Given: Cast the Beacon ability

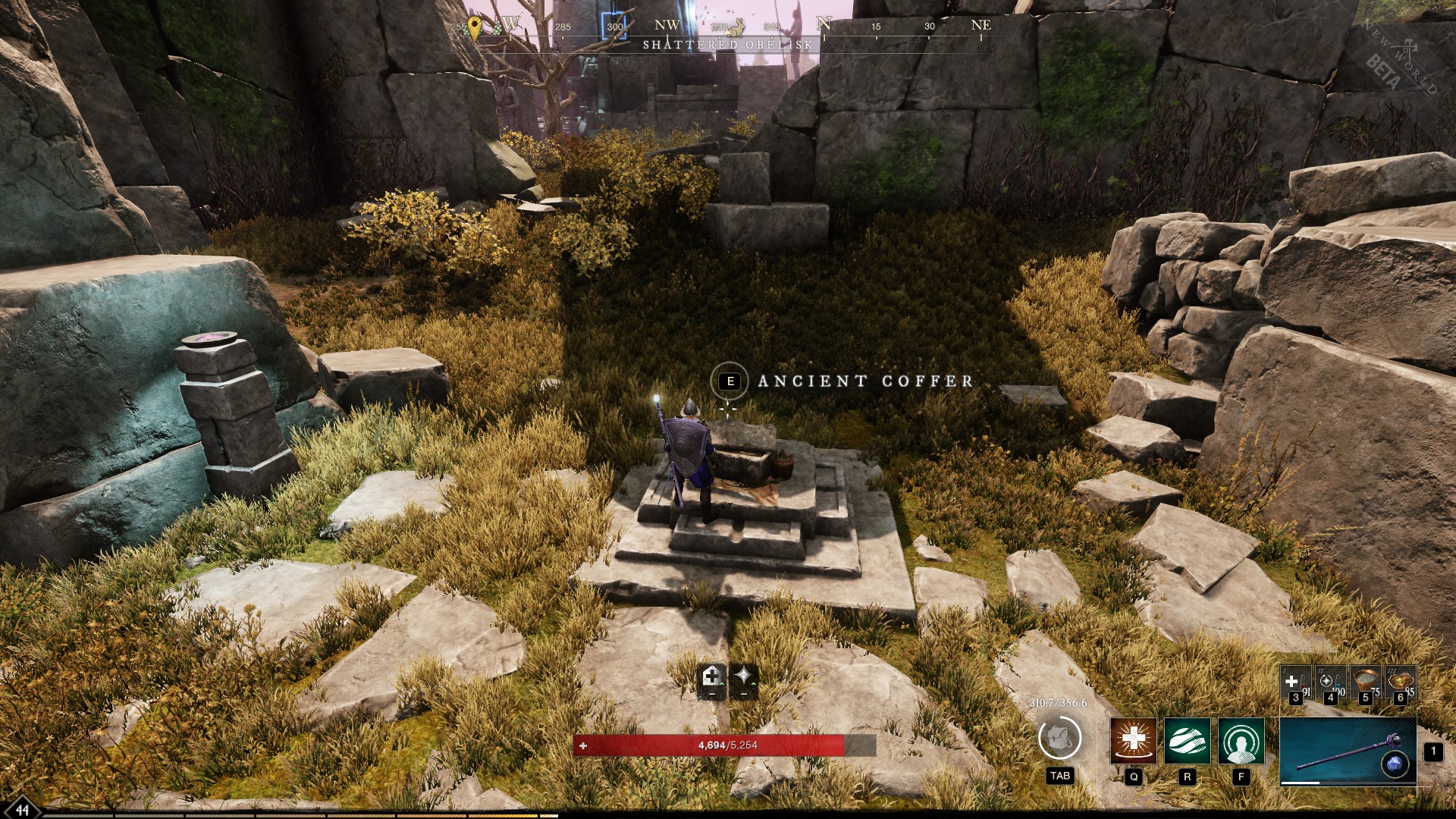Looking at the screenshot, I should tap(1240, 742).
